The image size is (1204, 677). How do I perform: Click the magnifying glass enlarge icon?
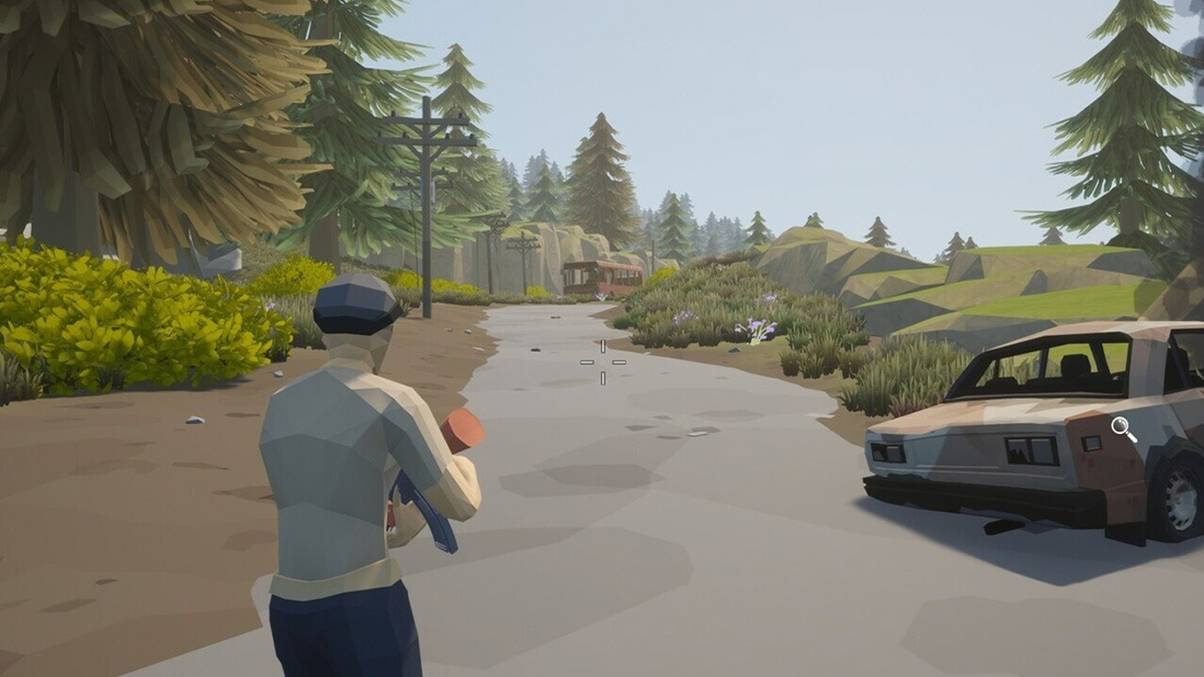(1123, 429)
